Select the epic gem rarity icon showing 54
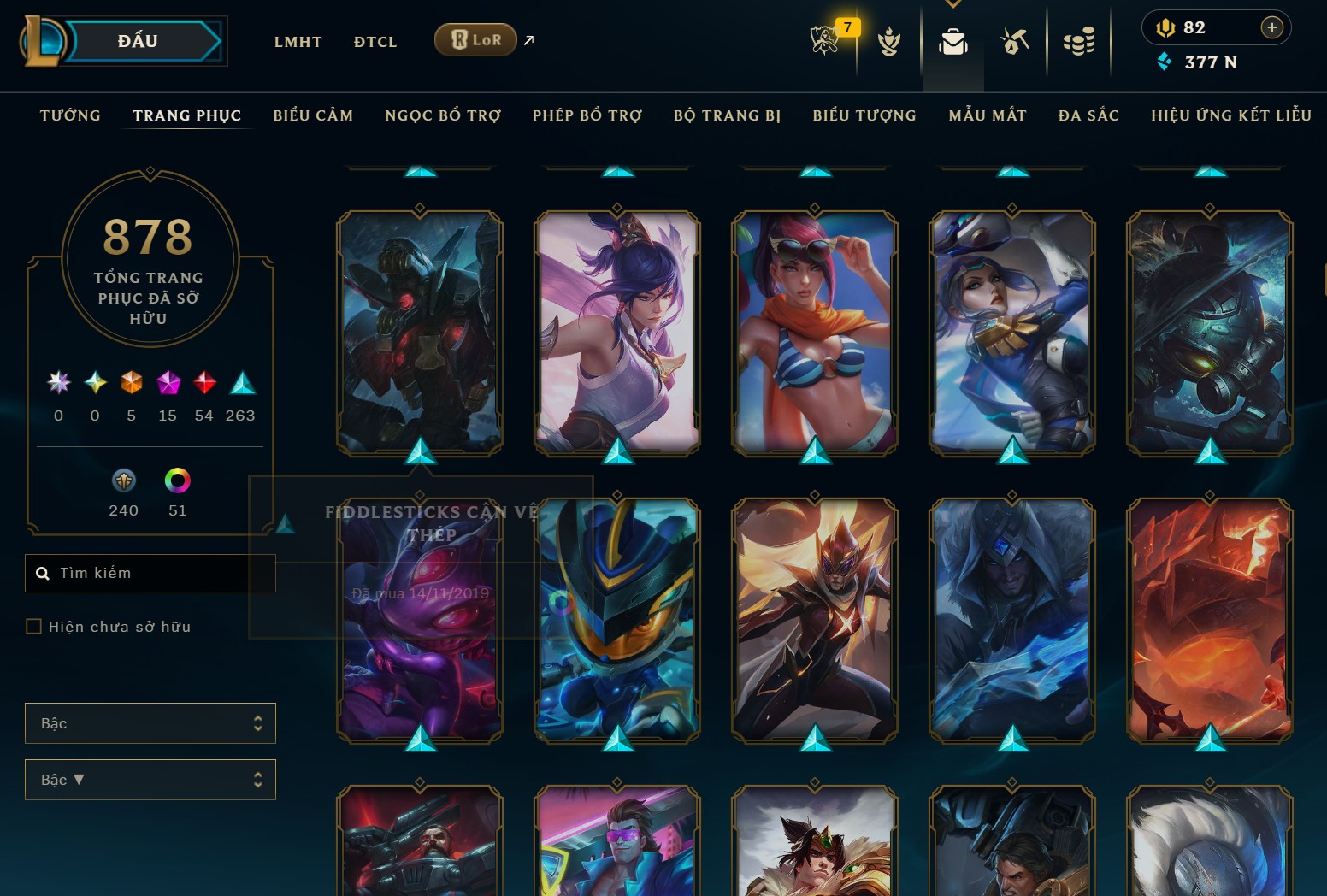The height and width of the screenshot is (896, 1327). click(203, 382)
